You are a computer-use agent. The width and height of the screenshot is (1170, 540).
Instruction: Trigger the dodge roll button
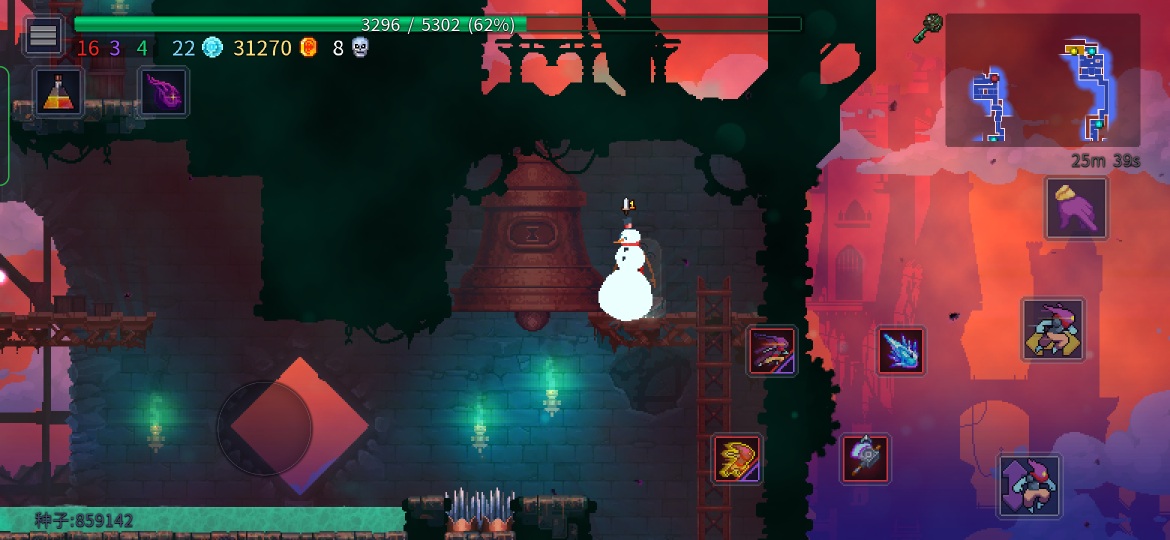[1052, 329]
